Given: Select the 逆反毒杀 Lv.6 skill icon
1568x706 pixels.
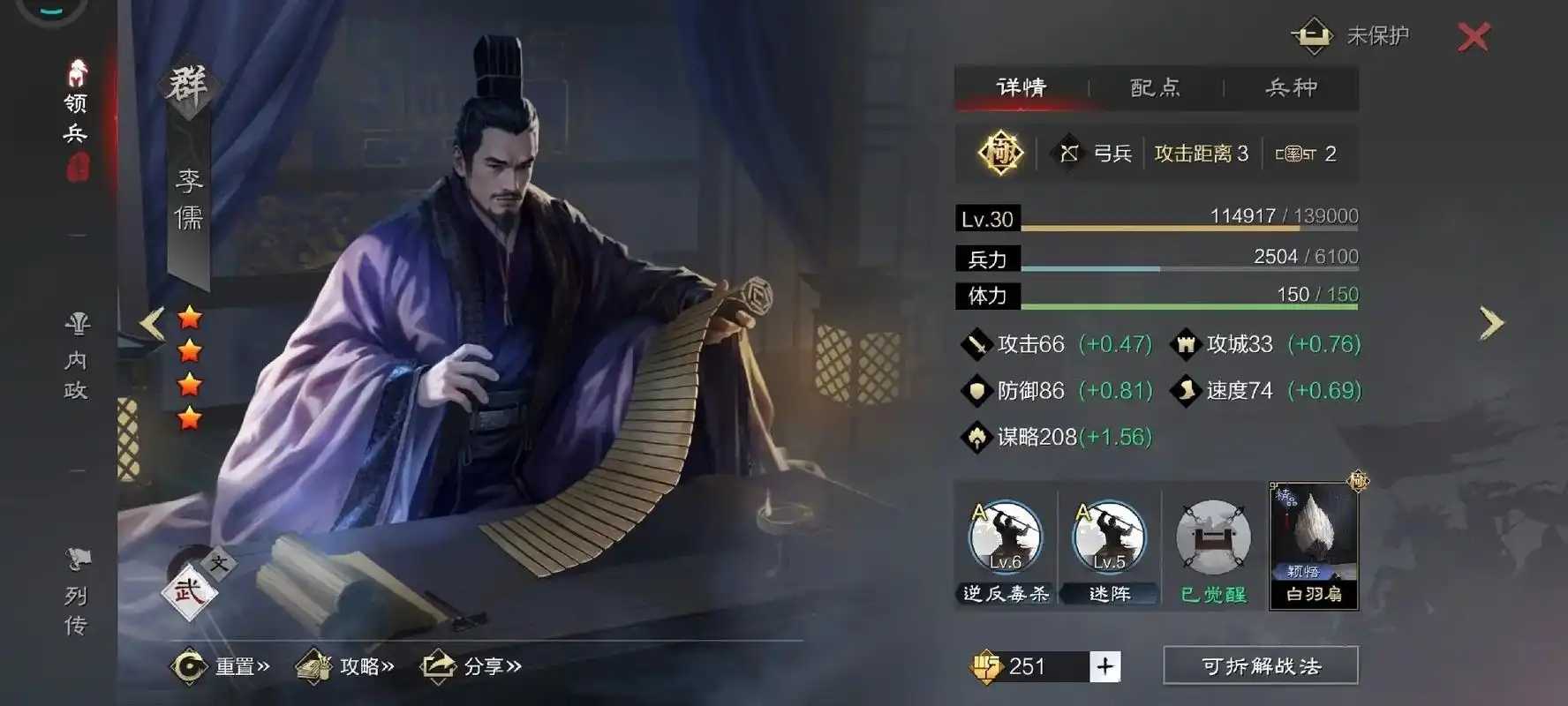Looking at the screenshot, I should 1005,538.
